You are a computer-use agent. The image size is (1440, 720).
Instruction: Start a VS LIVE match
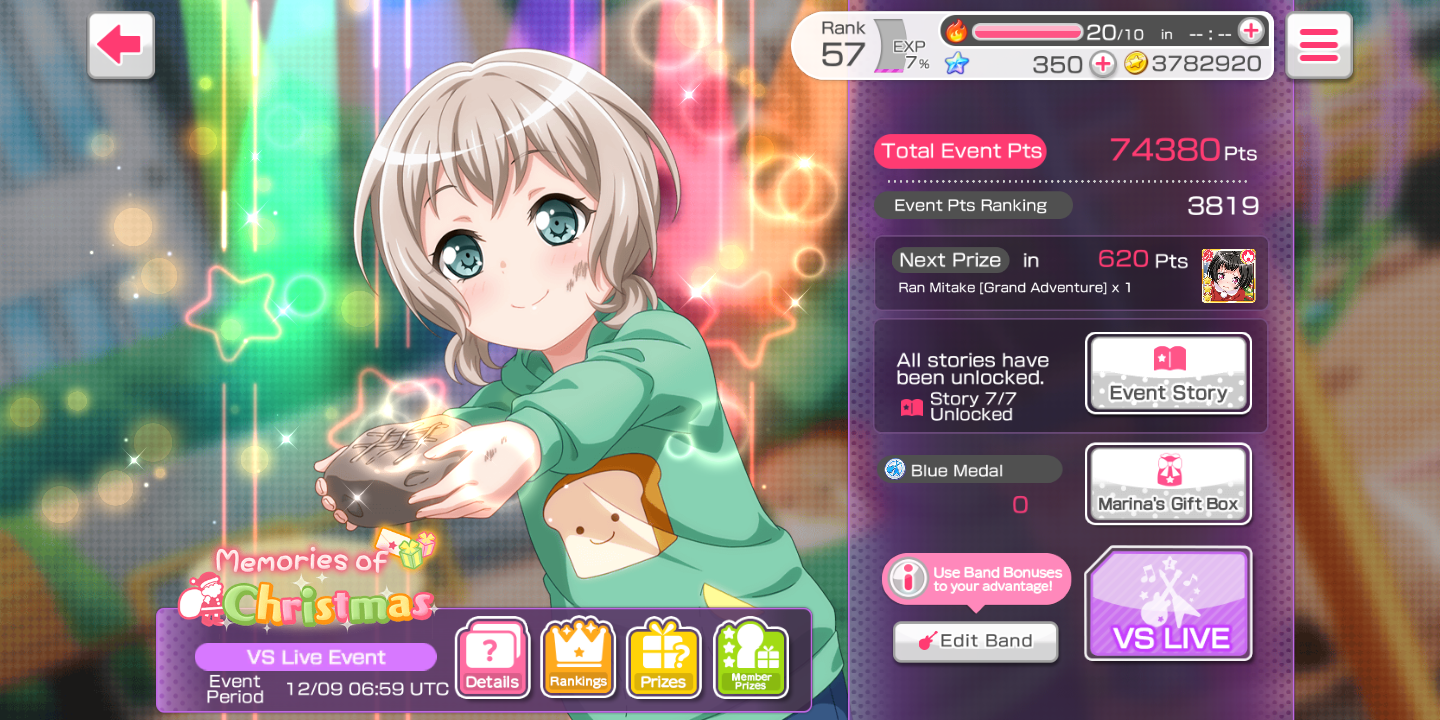click(1168, 604)
